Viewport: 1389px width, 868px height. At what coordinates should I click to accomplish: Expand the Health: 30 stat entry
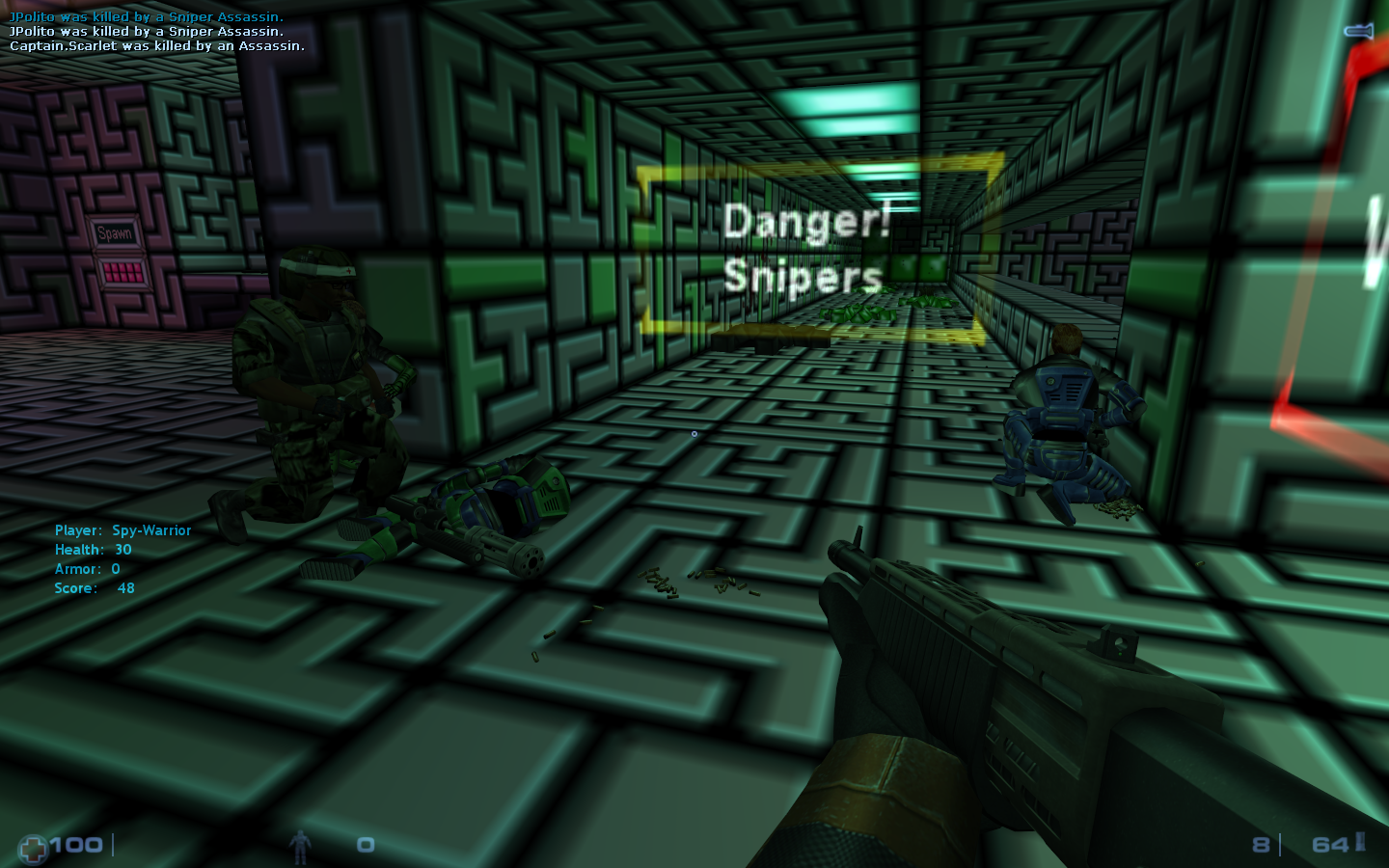93,549
